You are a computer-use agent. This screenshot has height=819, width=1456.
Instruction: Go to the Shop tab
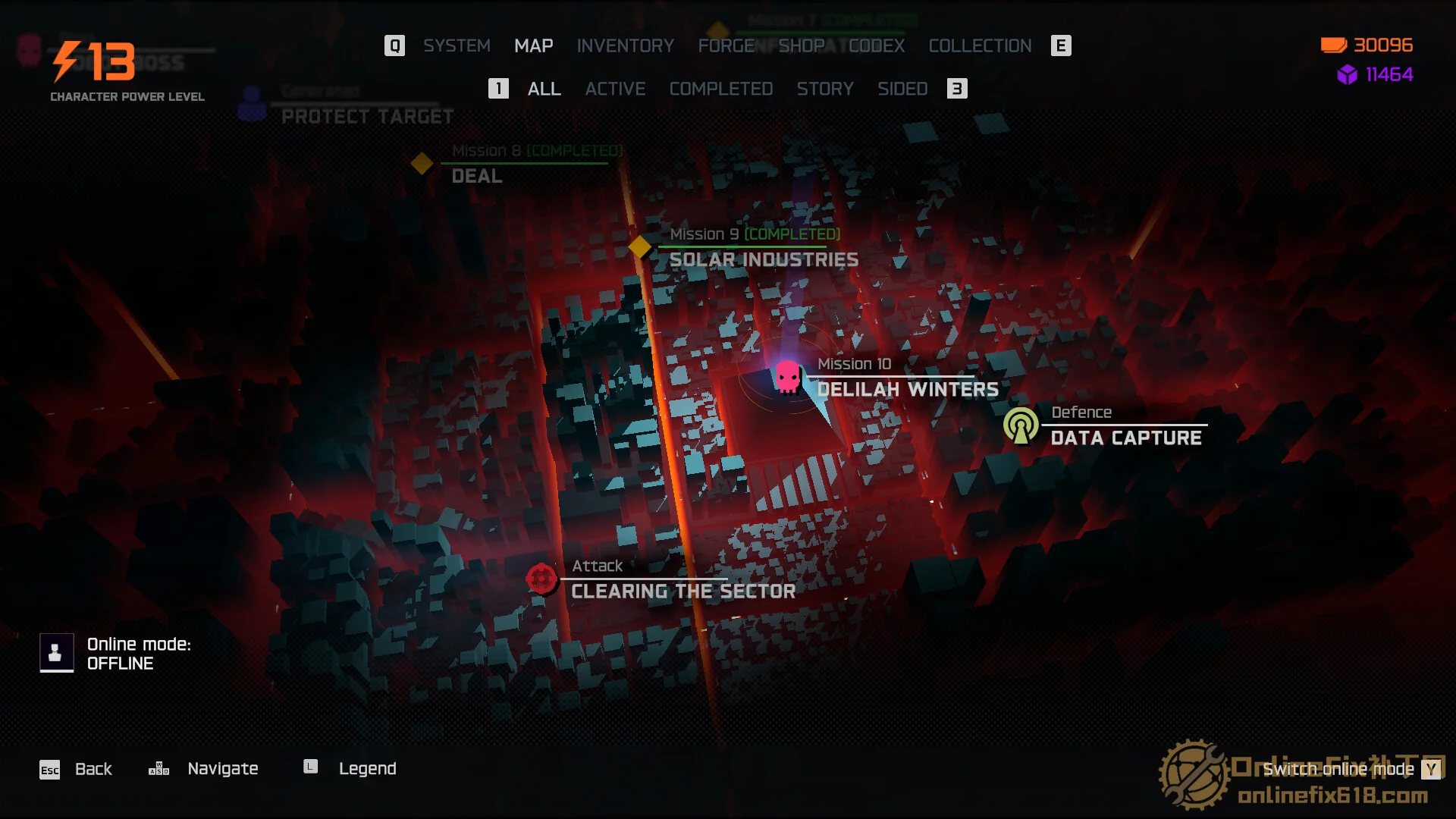801,45
